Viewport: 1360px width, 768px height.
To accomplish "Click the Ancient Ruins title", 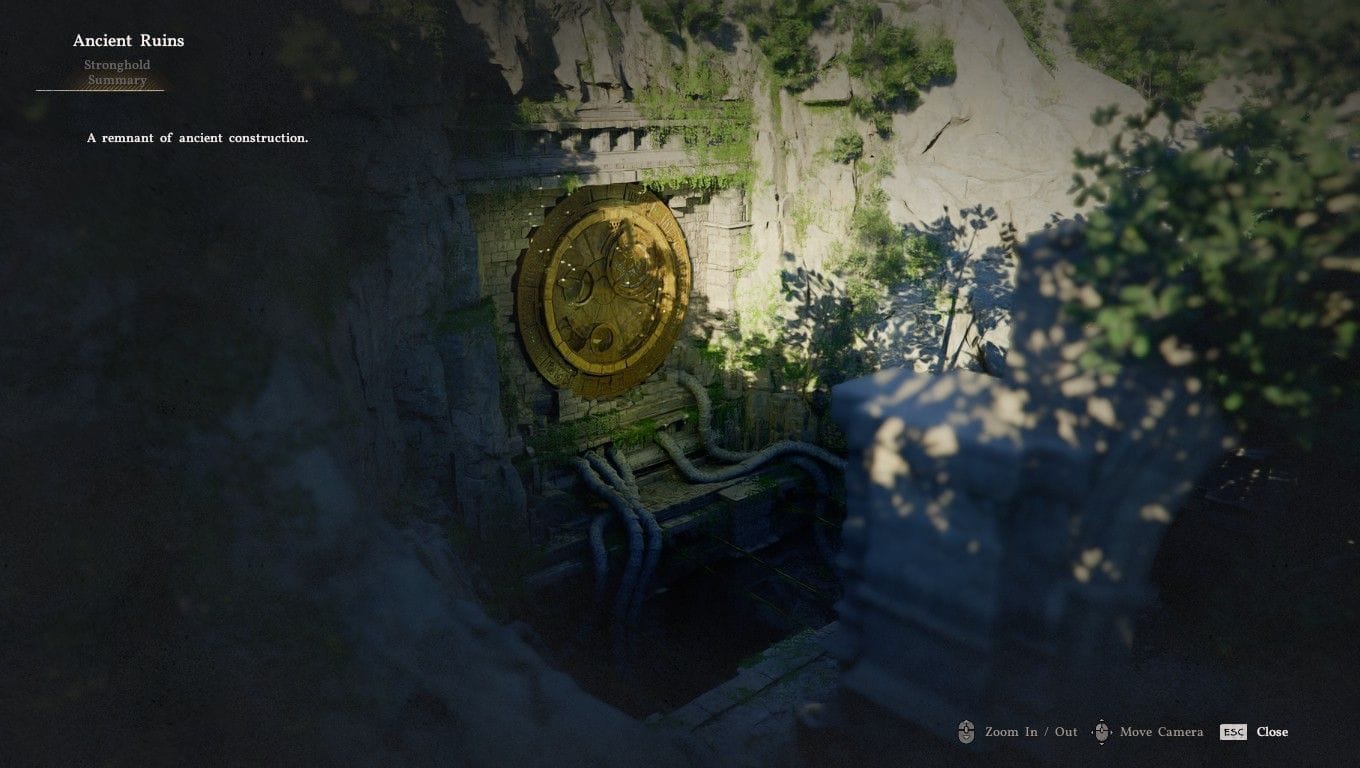I will click(128, 40).
